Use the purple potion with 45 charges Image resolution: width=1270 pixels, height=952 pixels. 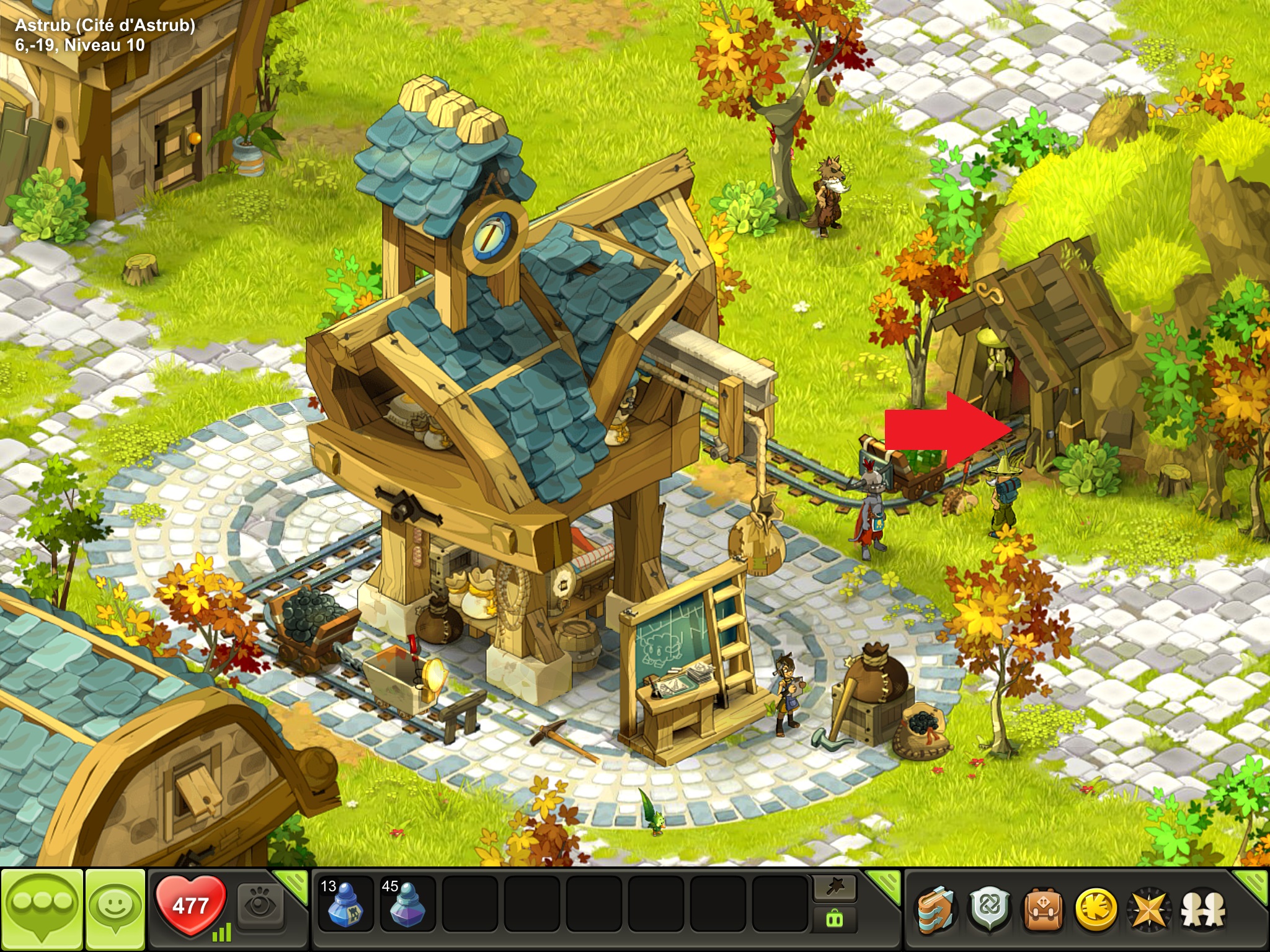406,904
